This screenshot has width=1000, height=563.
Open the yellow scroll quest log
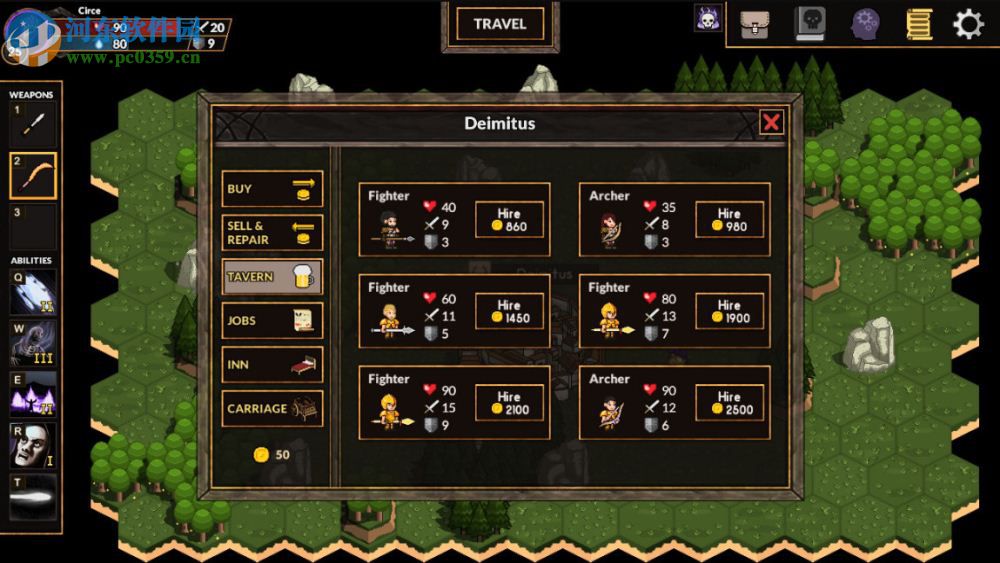pyautogui.click(x=919, y=24)
